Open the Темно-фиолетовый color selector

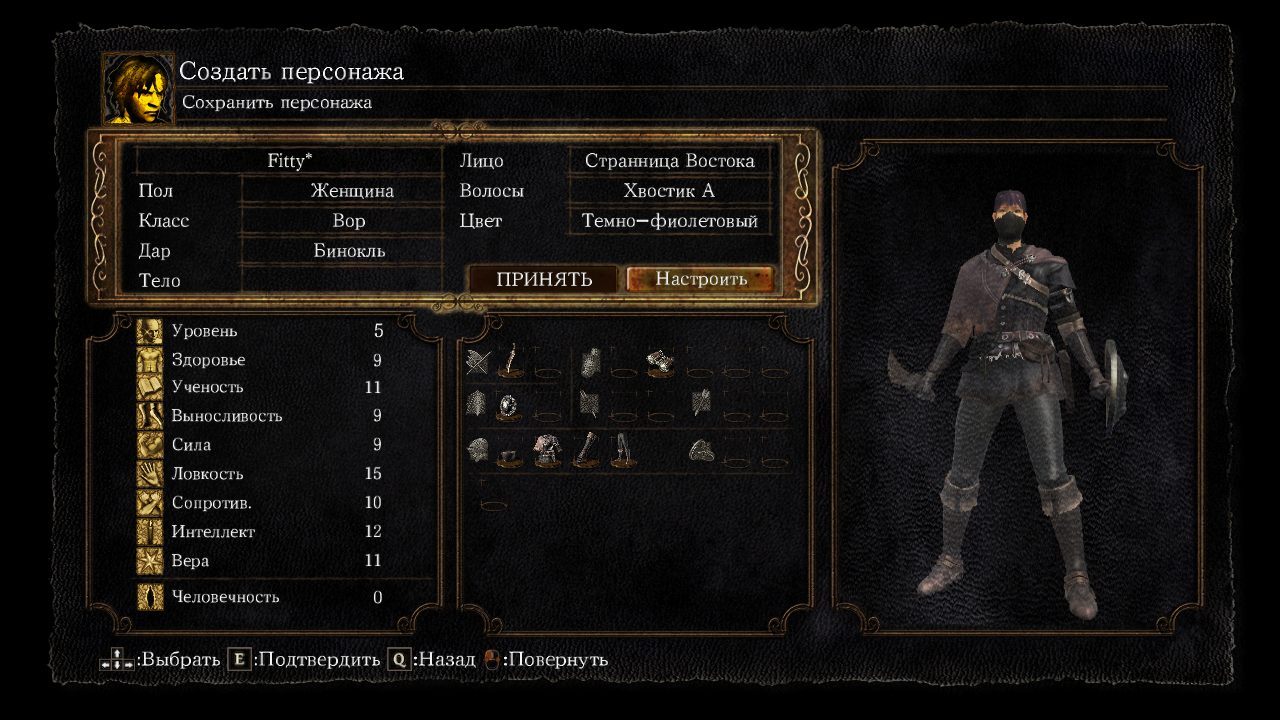[x=670, y=220]
